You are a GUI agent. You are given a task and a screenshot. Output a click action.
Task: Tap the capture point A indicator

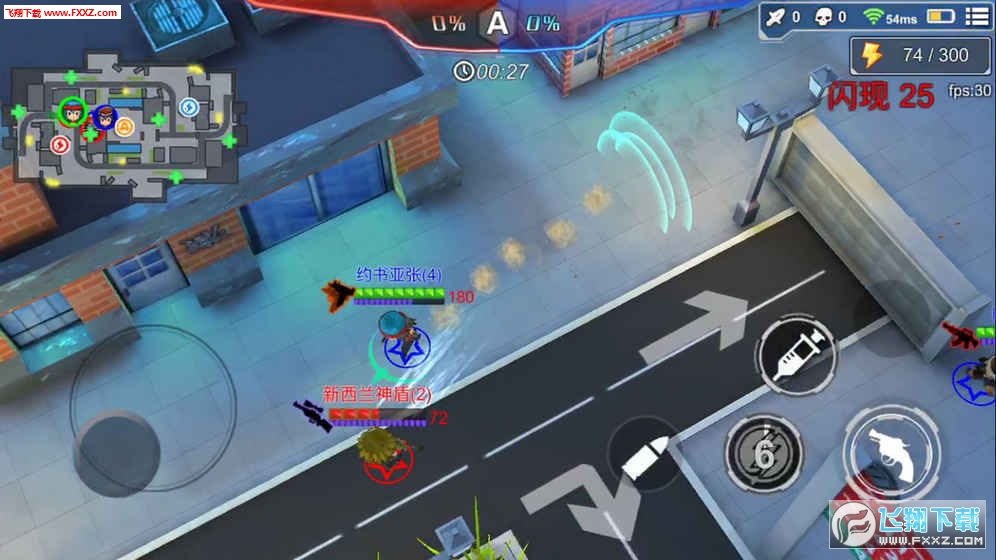(495, 23)
